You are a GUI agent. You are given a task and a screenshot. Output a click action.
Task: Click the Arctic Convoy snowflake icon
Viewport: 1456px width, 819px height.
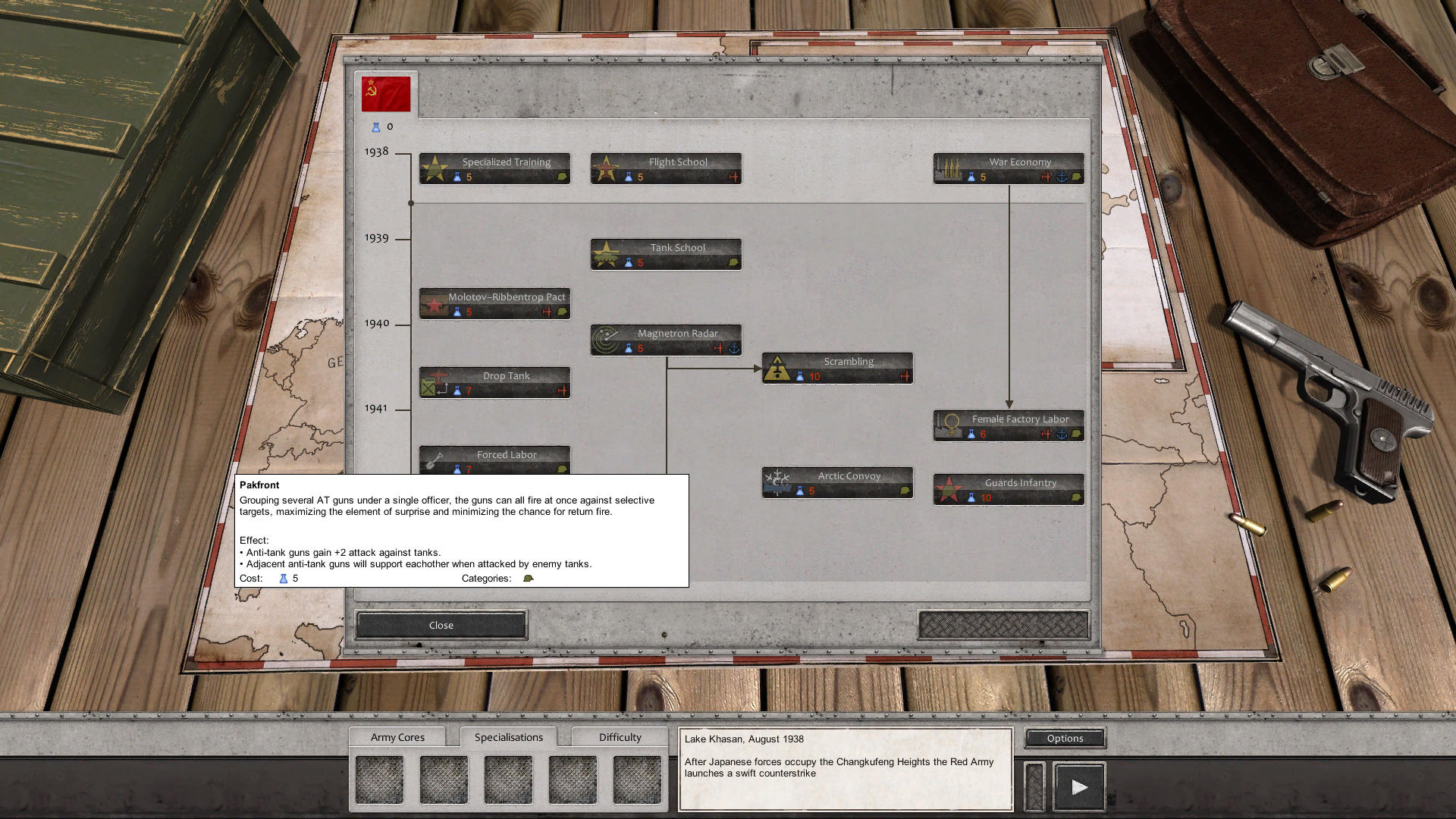click(x=778, y=482)
